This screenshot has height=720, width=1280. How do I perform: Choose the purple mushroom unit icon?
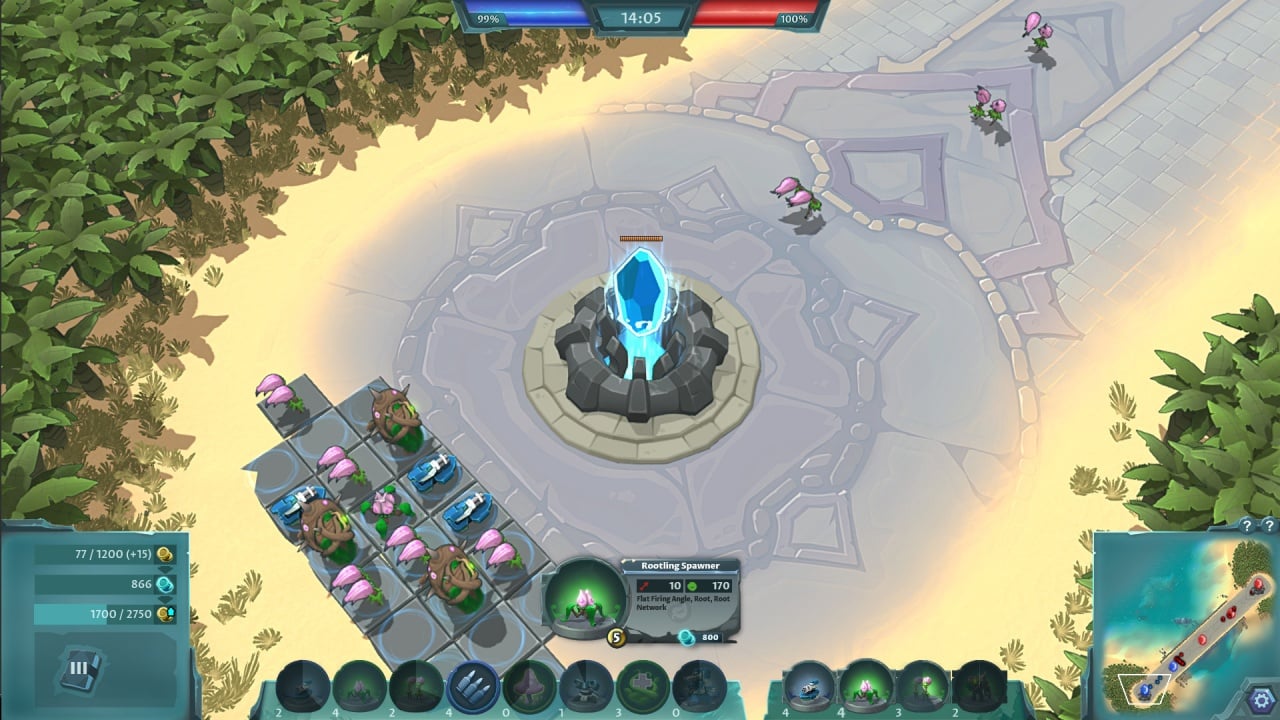click(x=530, y=687)
